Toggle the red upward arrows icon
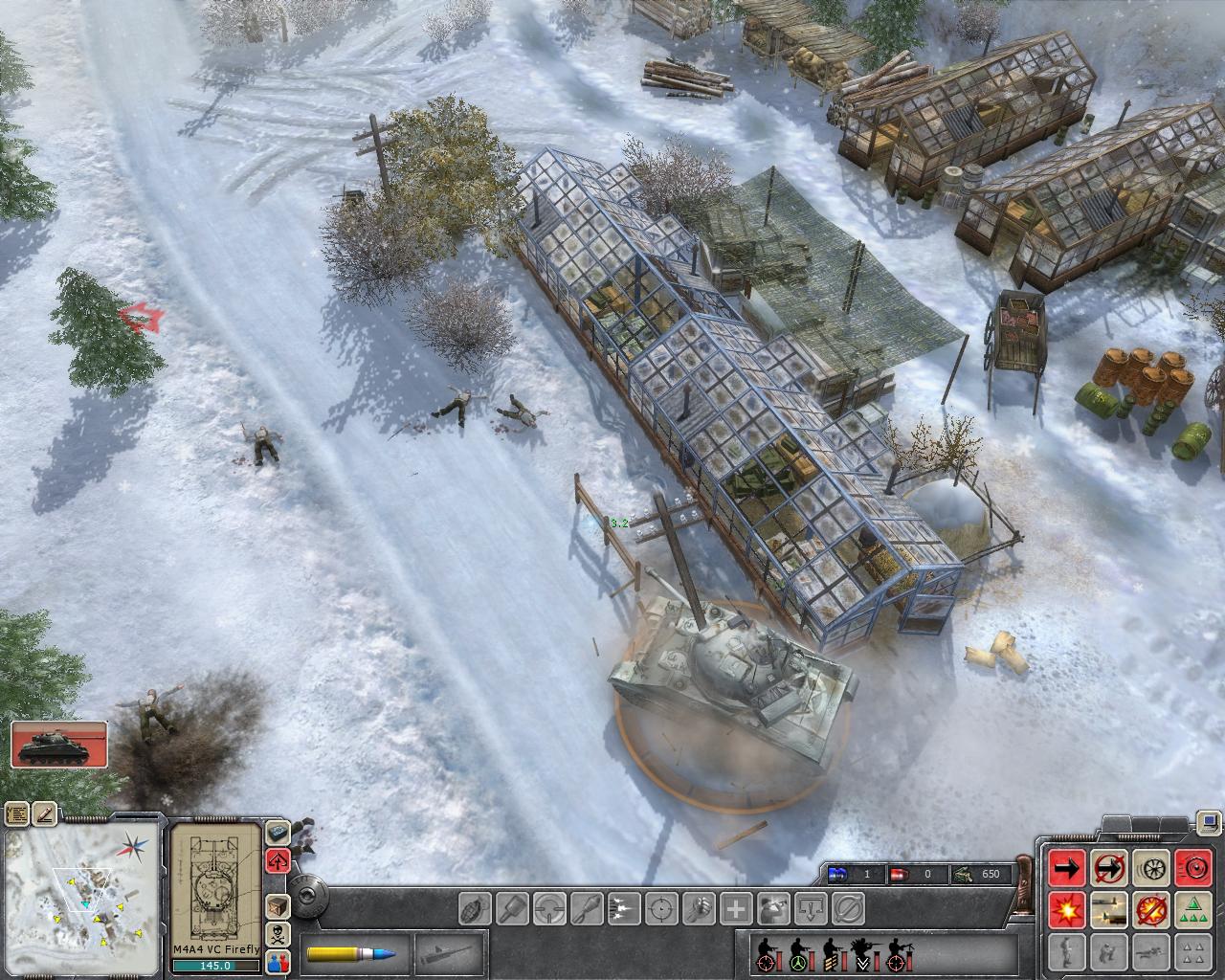This screenshot has width=1225, height=980. point(278,859)
